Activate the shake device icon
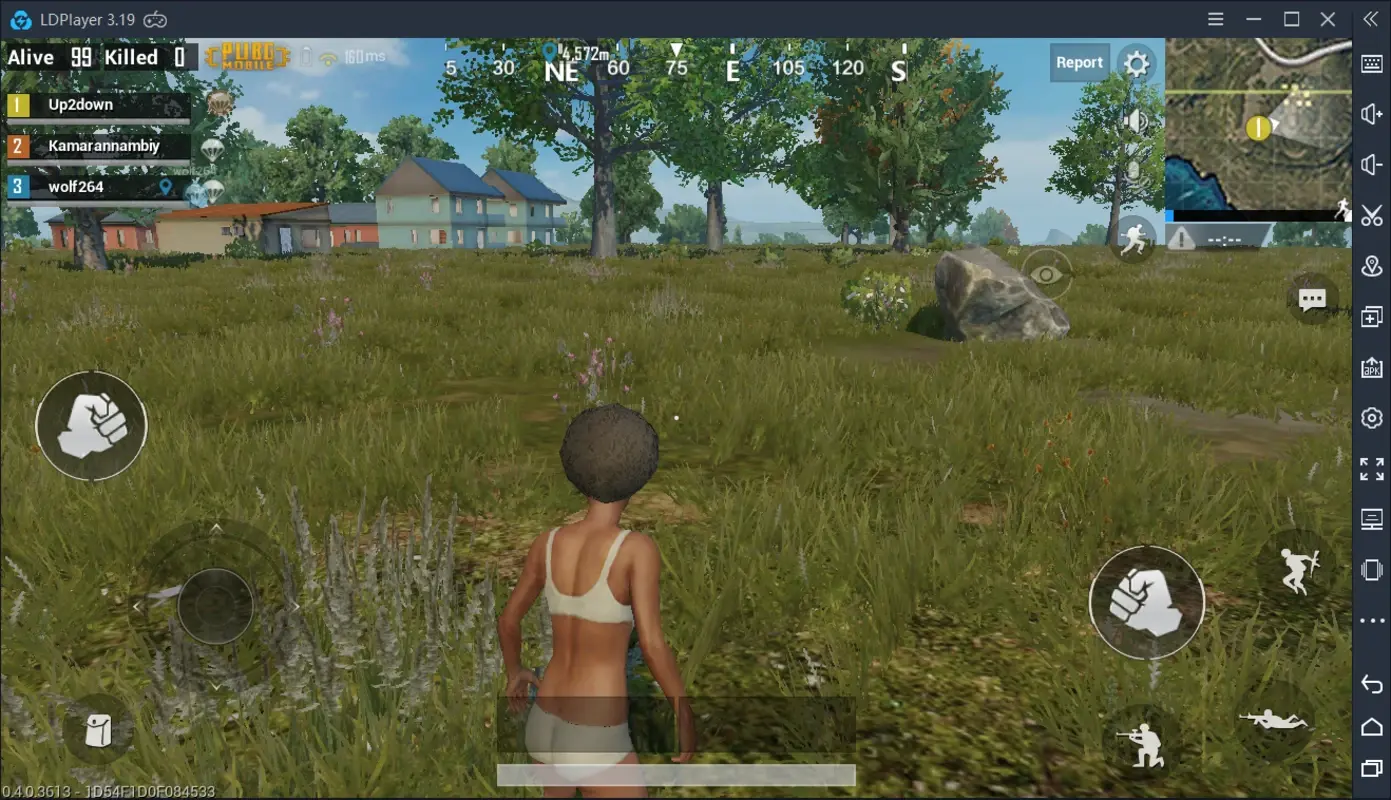This screenshot has width=1391, height=800. (x=1371, y=568)
